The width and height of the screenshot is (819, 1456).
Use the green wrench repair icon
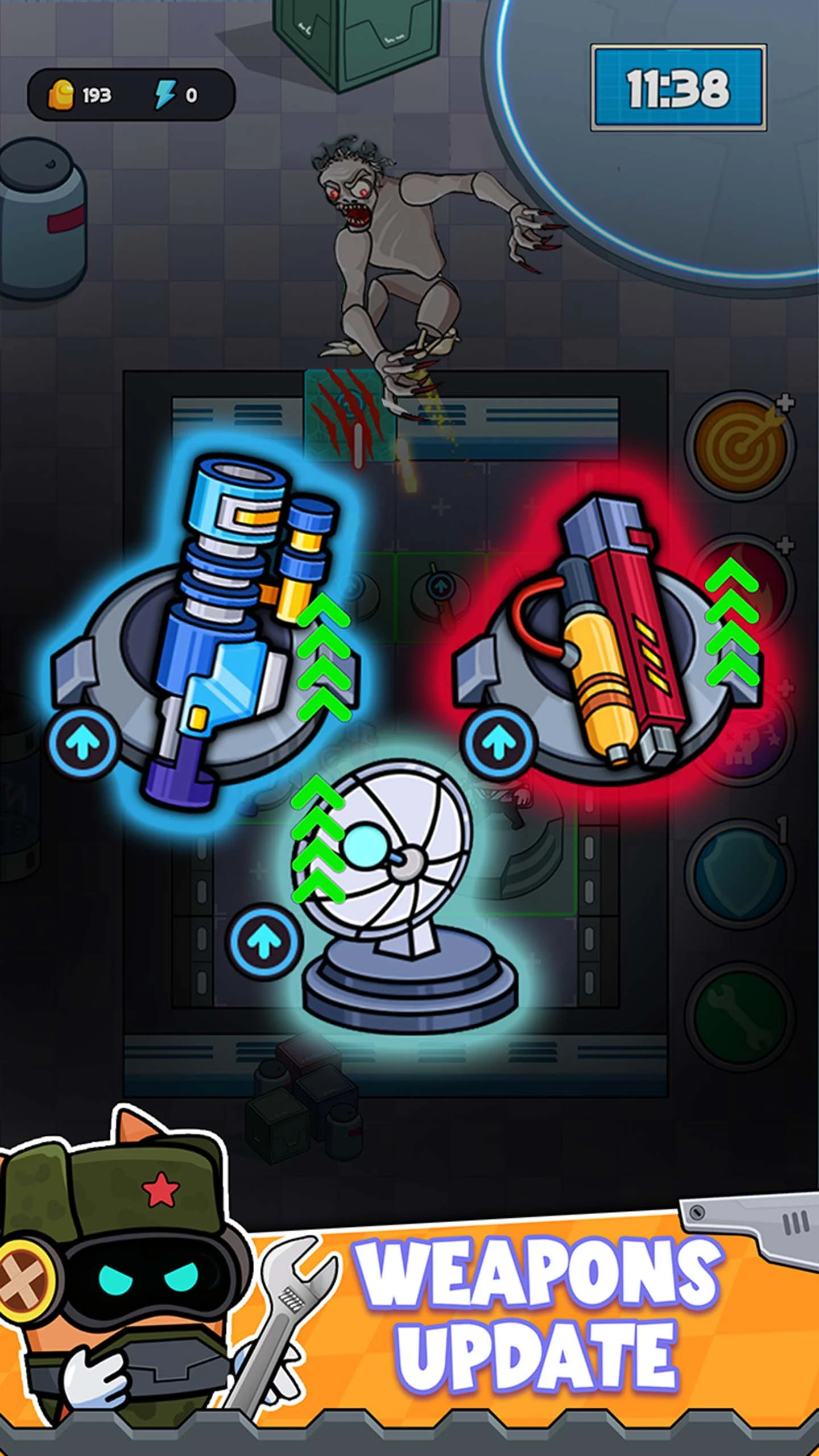[x=738, y=1017]
